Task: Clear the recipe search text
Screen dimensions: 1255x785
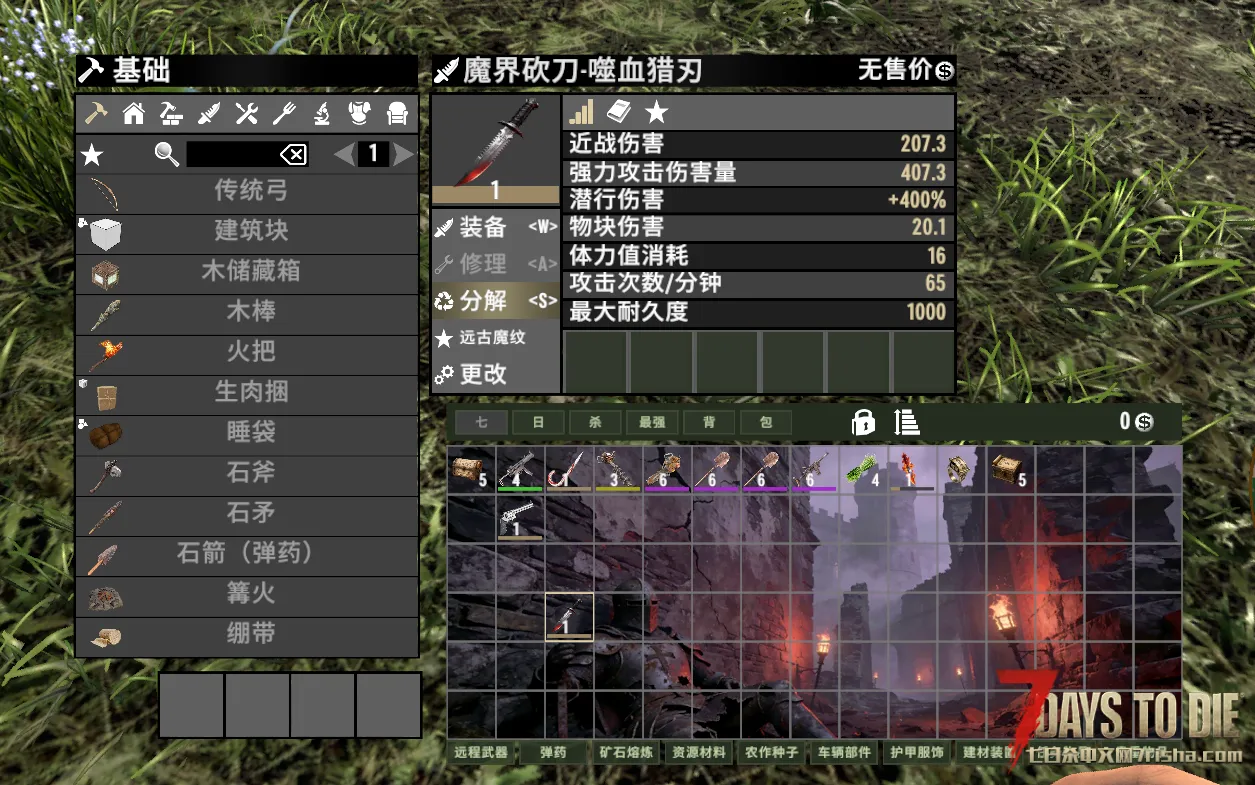Action: [x=293, y=154]
